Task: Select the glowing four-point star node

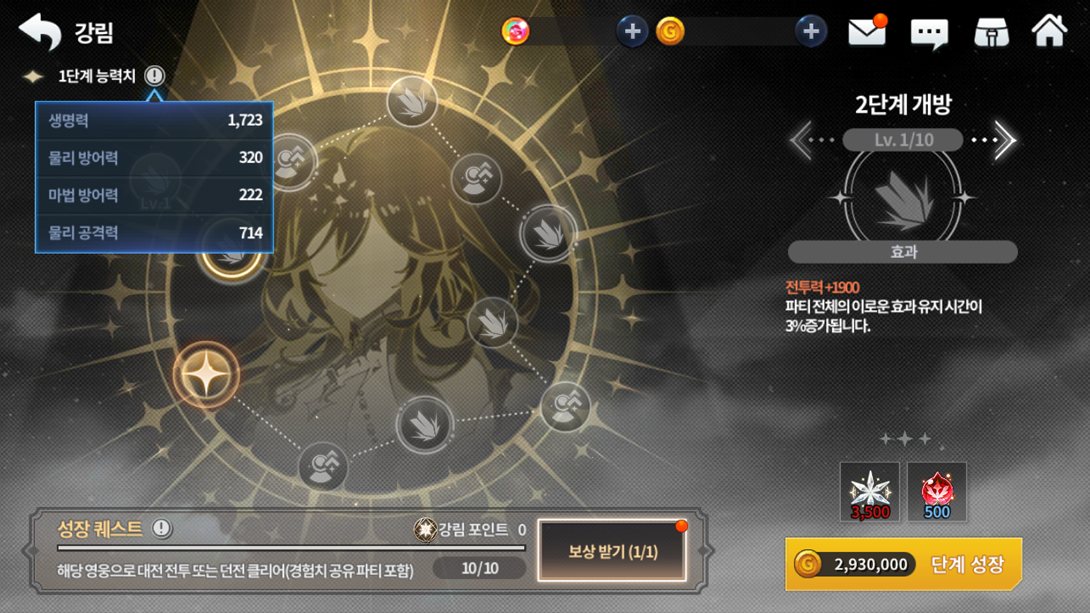Action: point(206,376)
